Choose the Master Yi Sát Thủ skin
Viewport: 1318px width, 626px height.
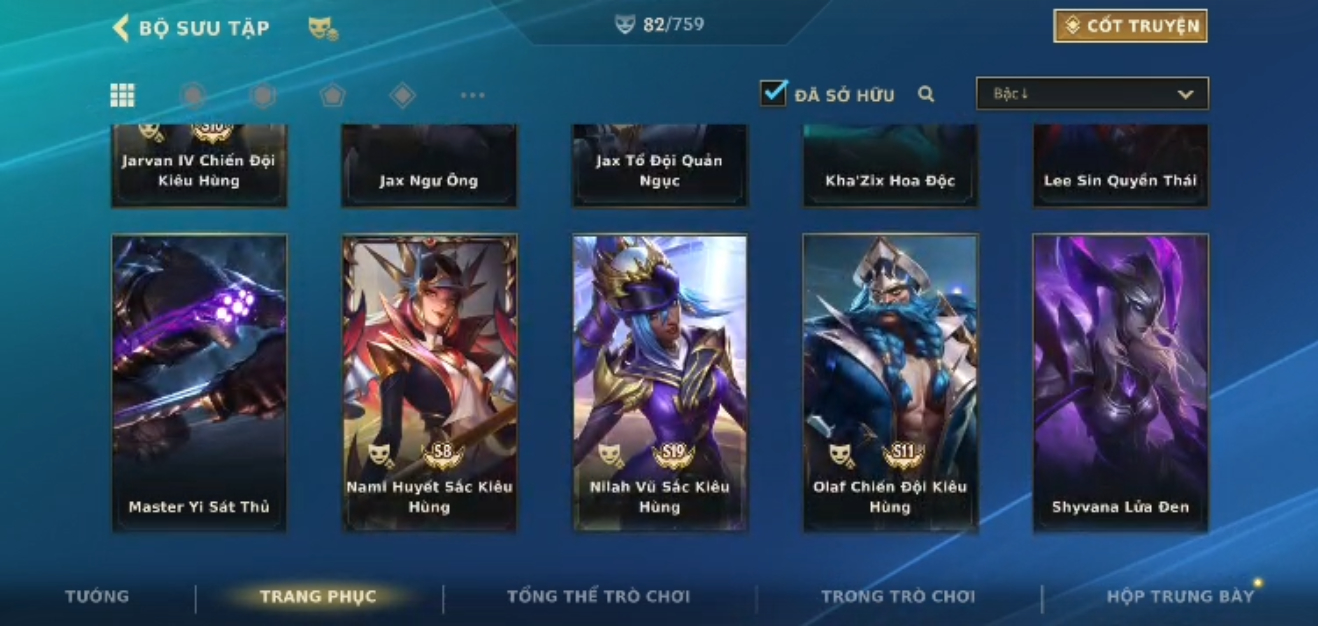pyautogui.click(x=199, y=382)
